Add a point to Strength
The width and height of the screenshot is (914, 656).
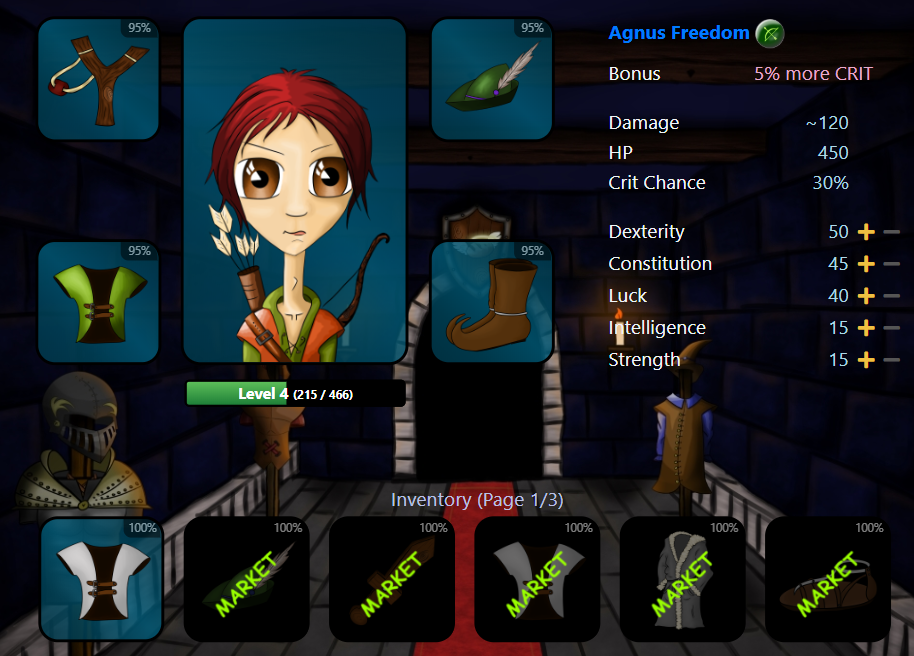866,360
